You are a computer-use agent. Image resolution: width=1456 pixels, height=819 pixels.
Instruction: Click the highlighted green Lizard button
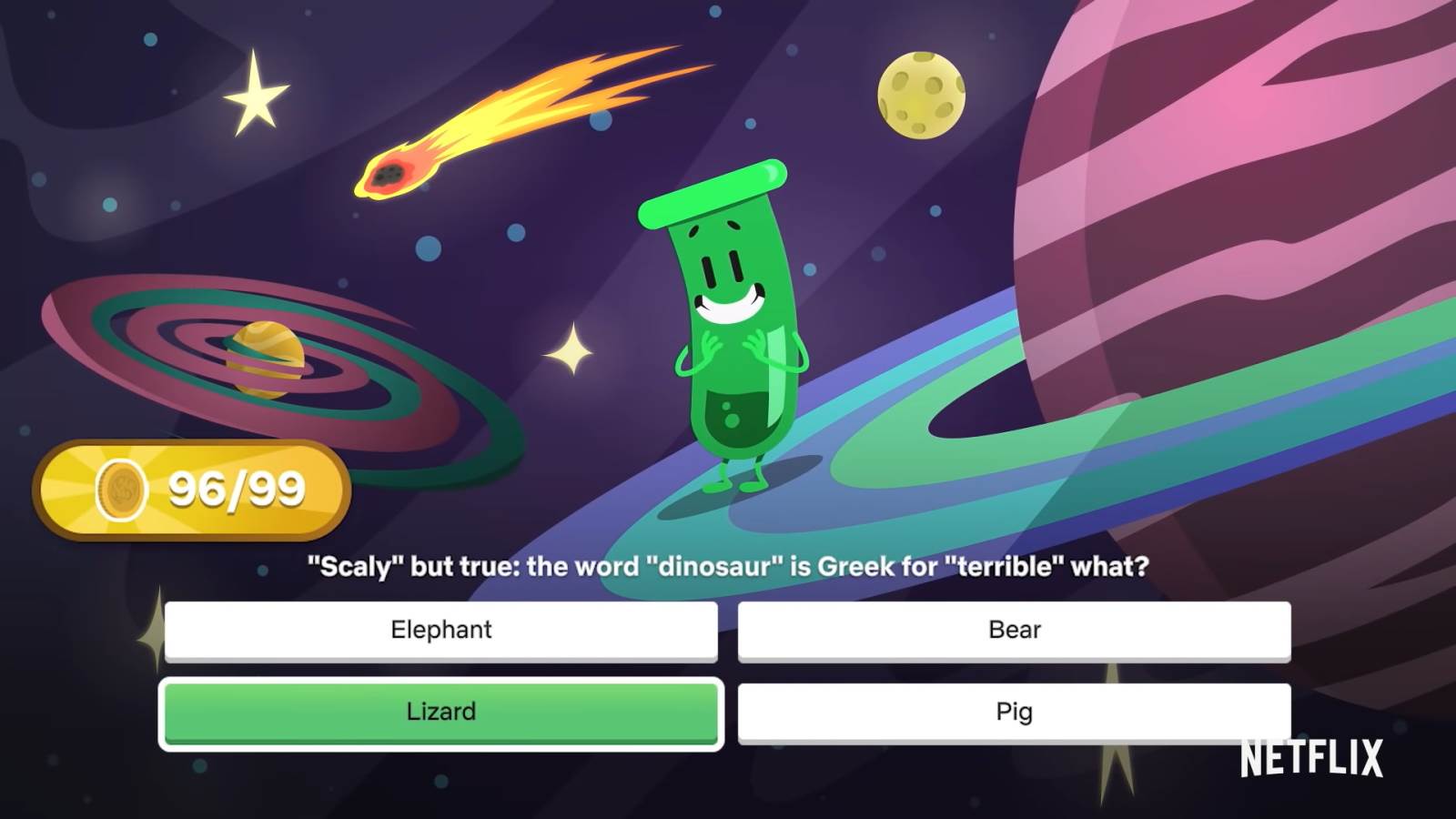(440, 713)
